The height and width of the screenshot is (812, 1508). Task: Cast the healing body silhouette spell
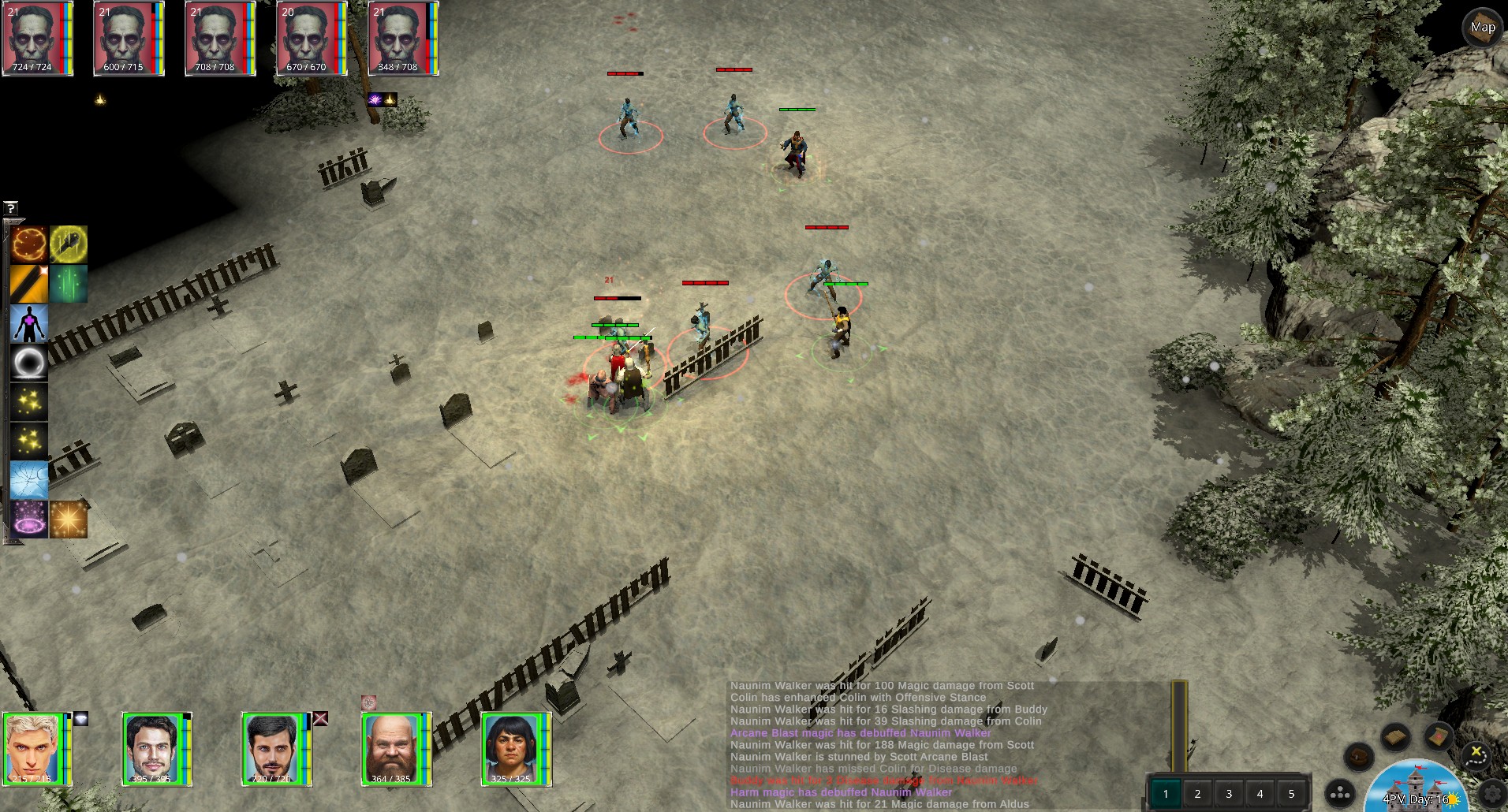pos(29,323)
